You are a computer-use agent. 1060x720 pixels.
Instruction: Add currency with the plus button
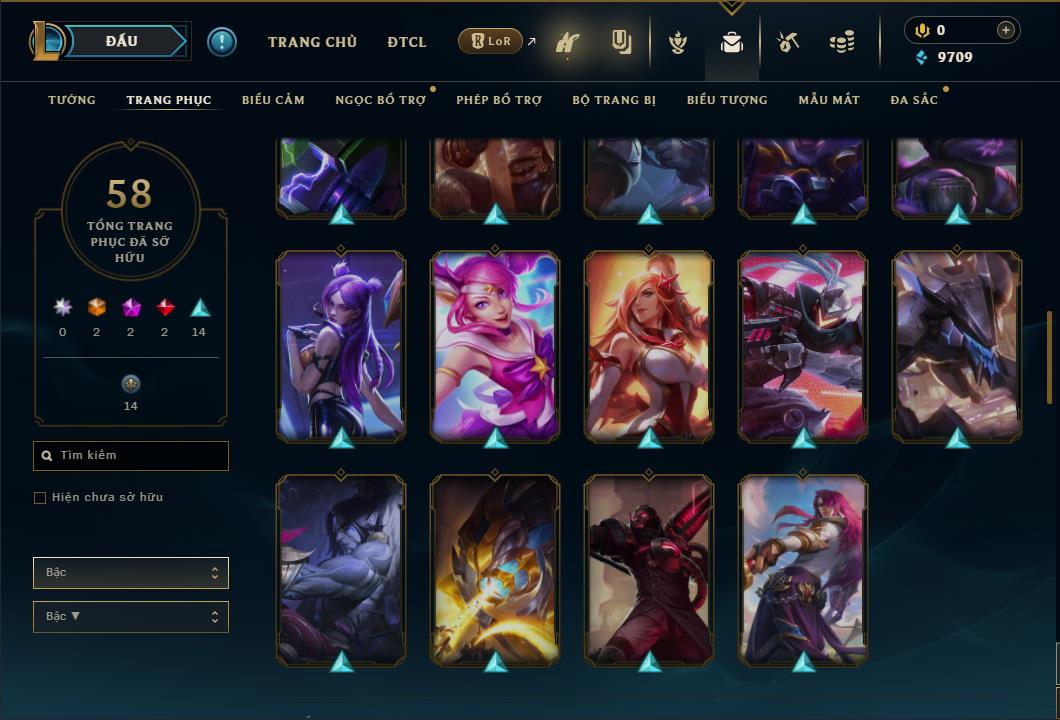tap(1006, 30)
